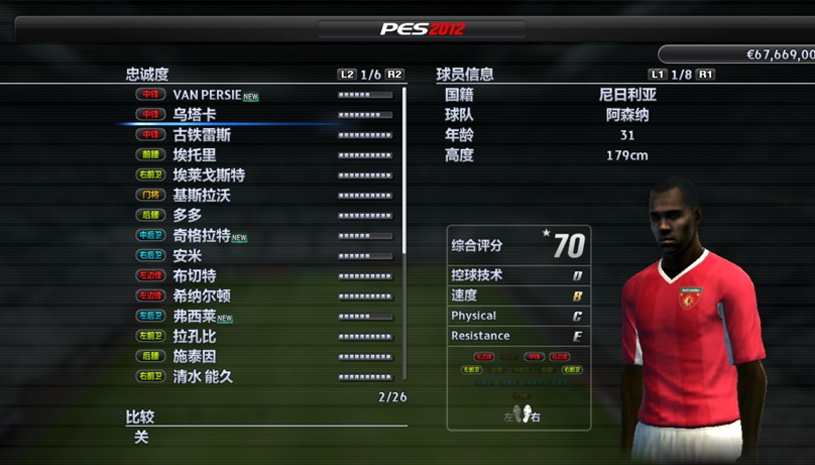The height and width of the screenshot is (465, 815).
Task: Select player 拉孔比 row
Action: (194, 336)
